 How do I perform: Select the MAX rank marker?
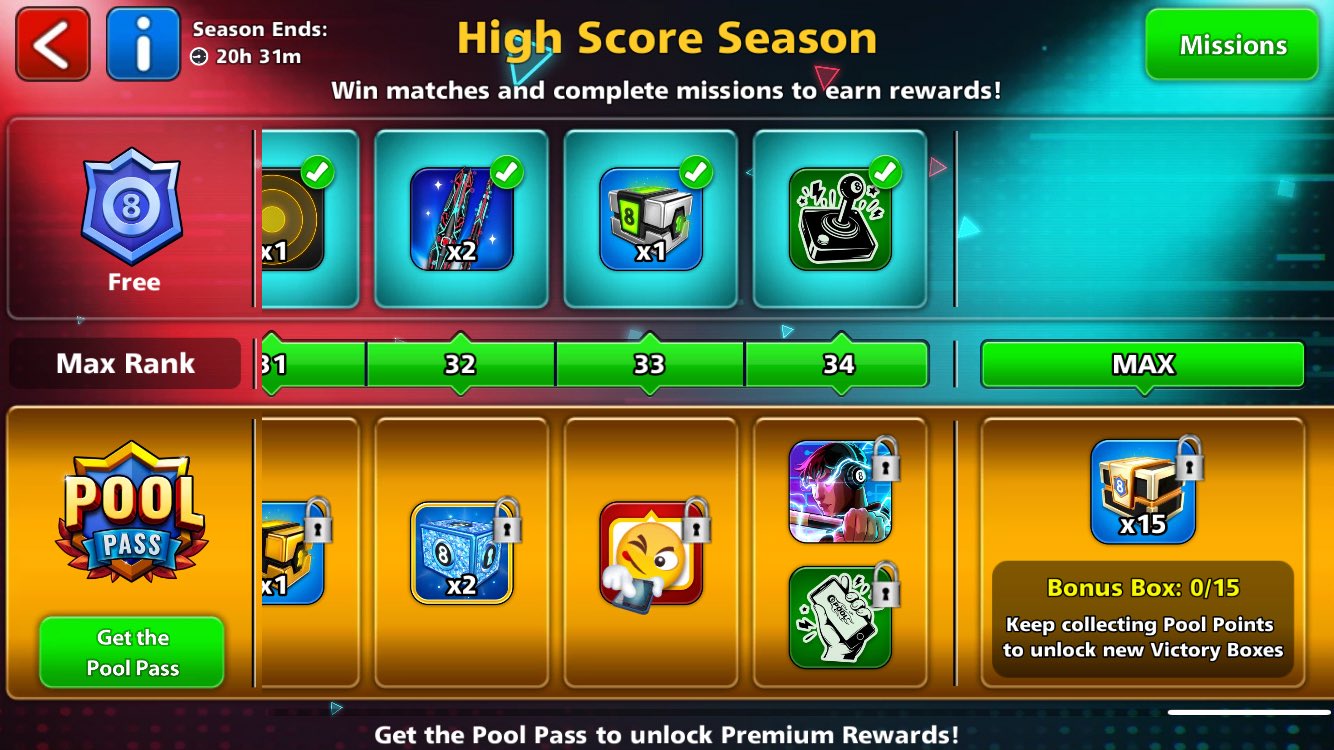(1142, 364)
